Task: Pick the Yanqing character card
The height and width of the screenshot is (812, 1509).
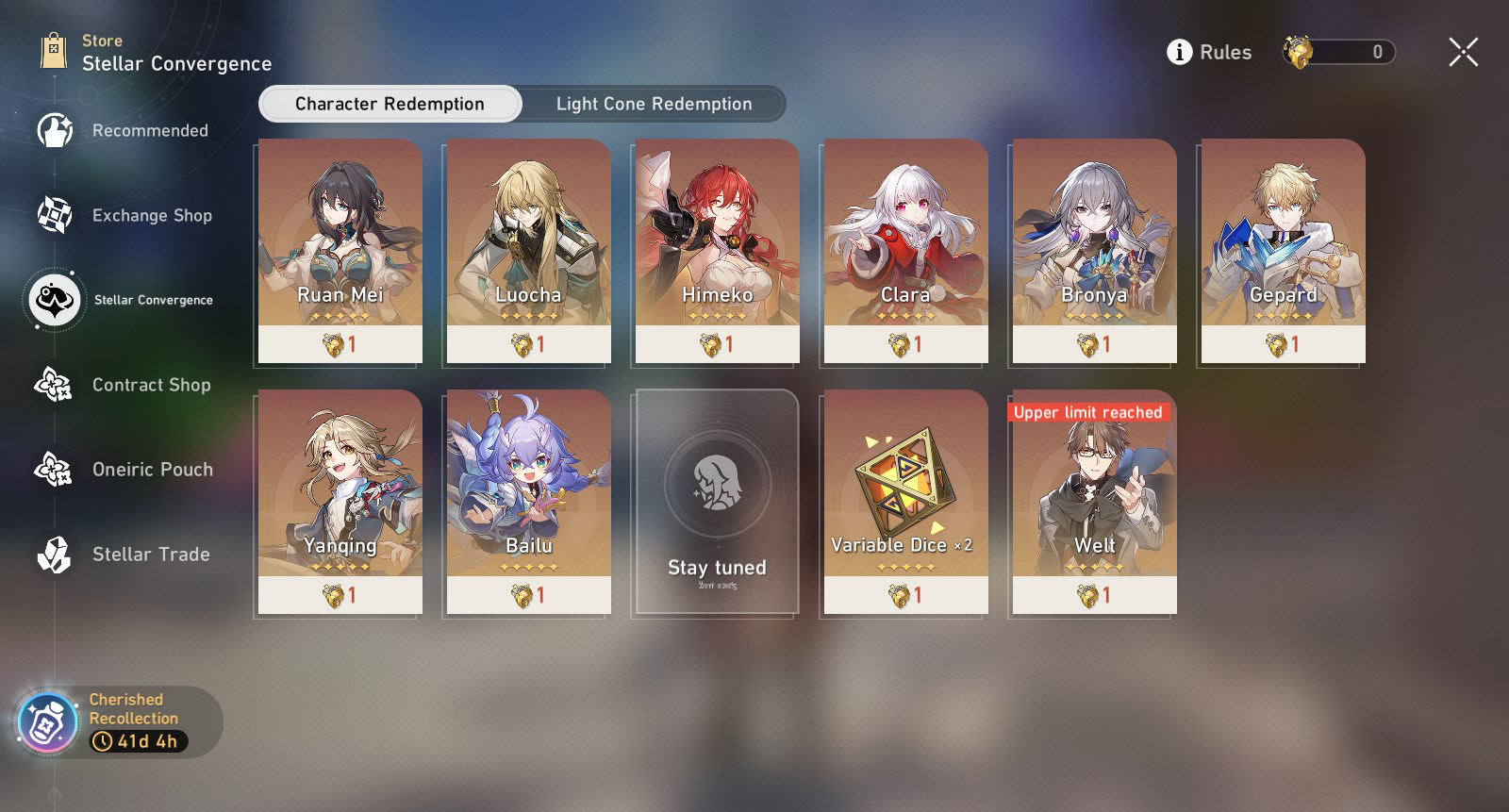Action: (340, 502)
